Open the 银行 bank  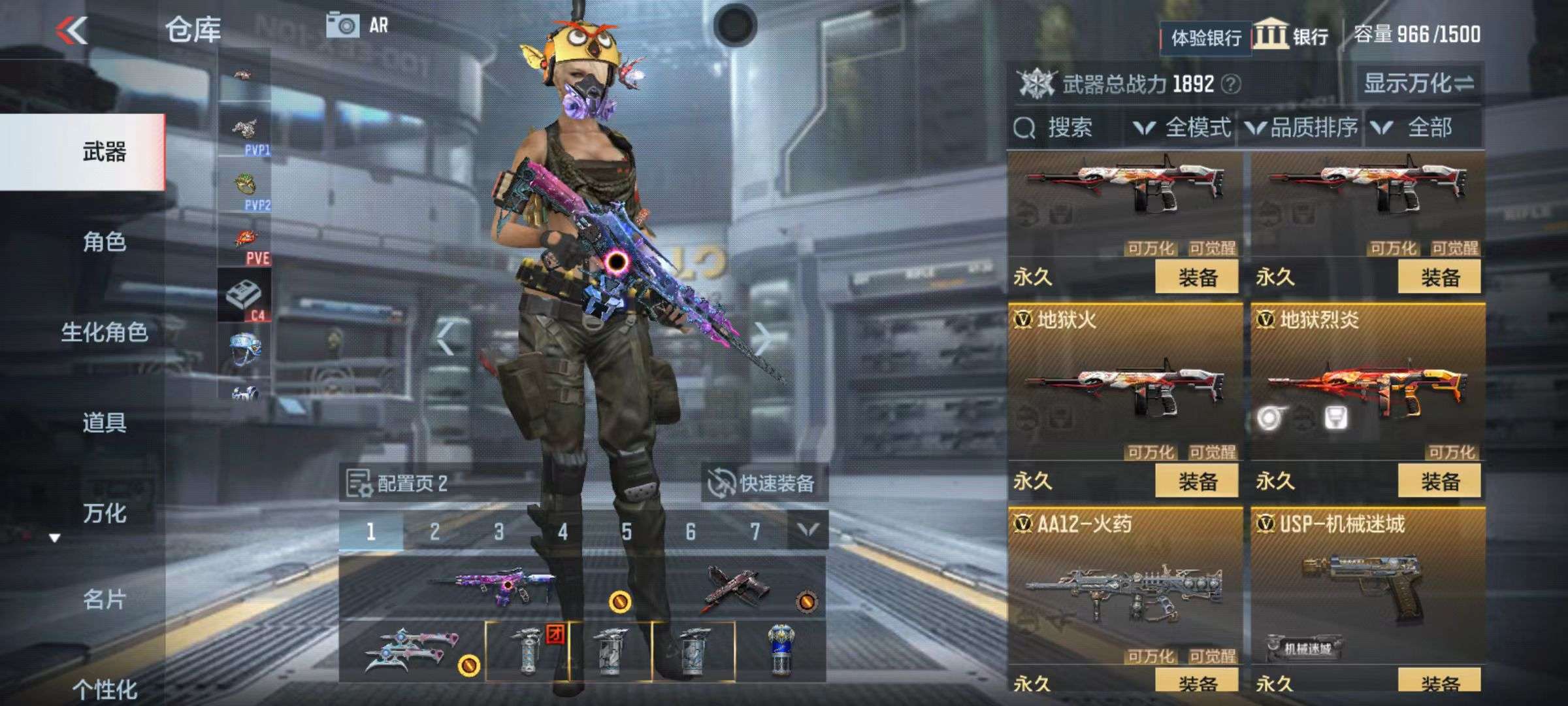click(x=1291, y=36)
